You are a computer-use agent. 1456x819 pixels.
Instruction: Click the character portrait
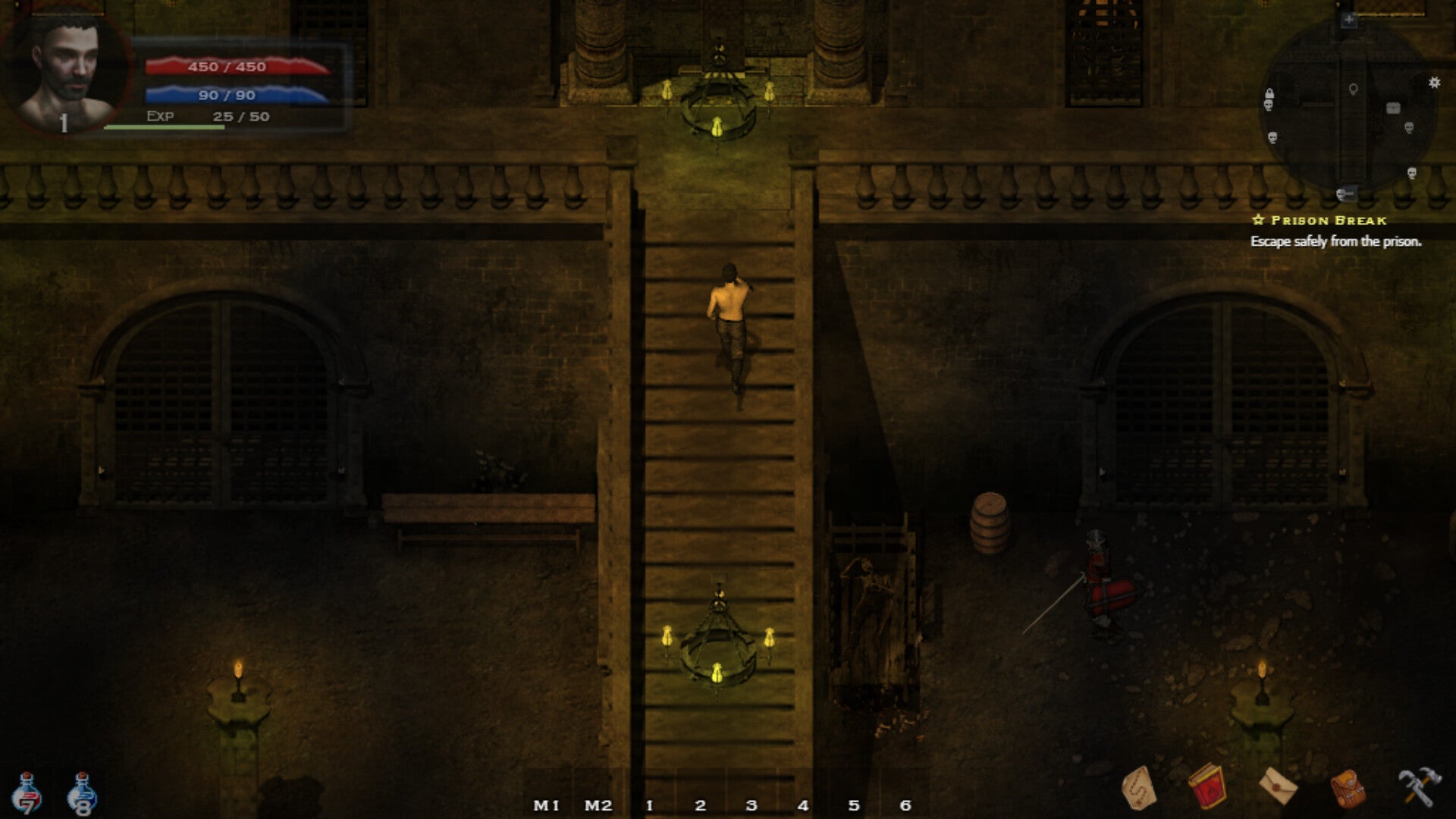[x=67, y=69]
